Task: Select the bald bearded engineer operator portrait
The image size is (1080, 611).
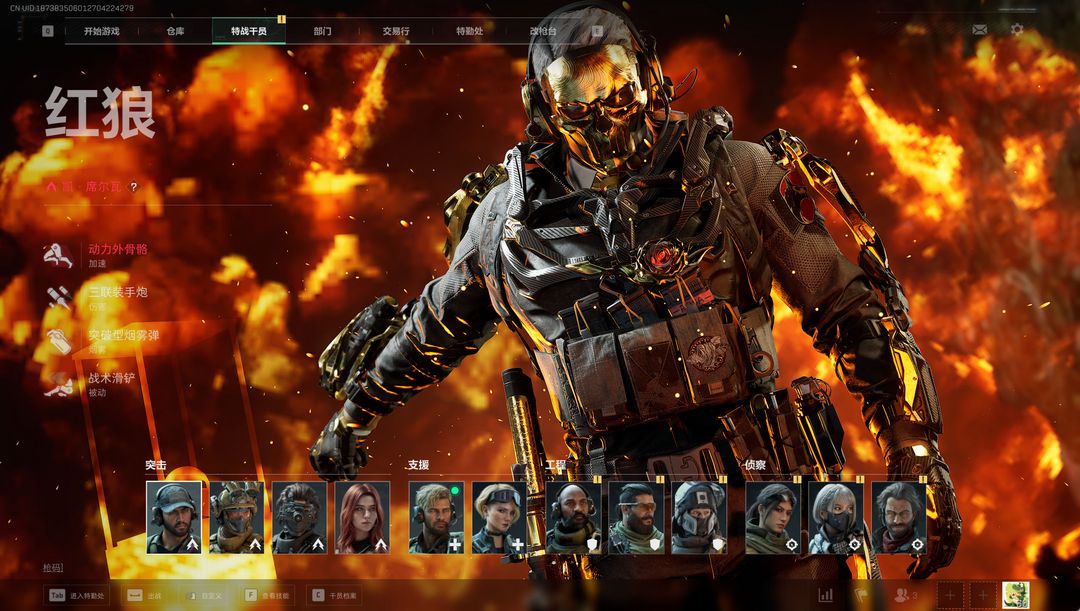Action: coord(573,517)
